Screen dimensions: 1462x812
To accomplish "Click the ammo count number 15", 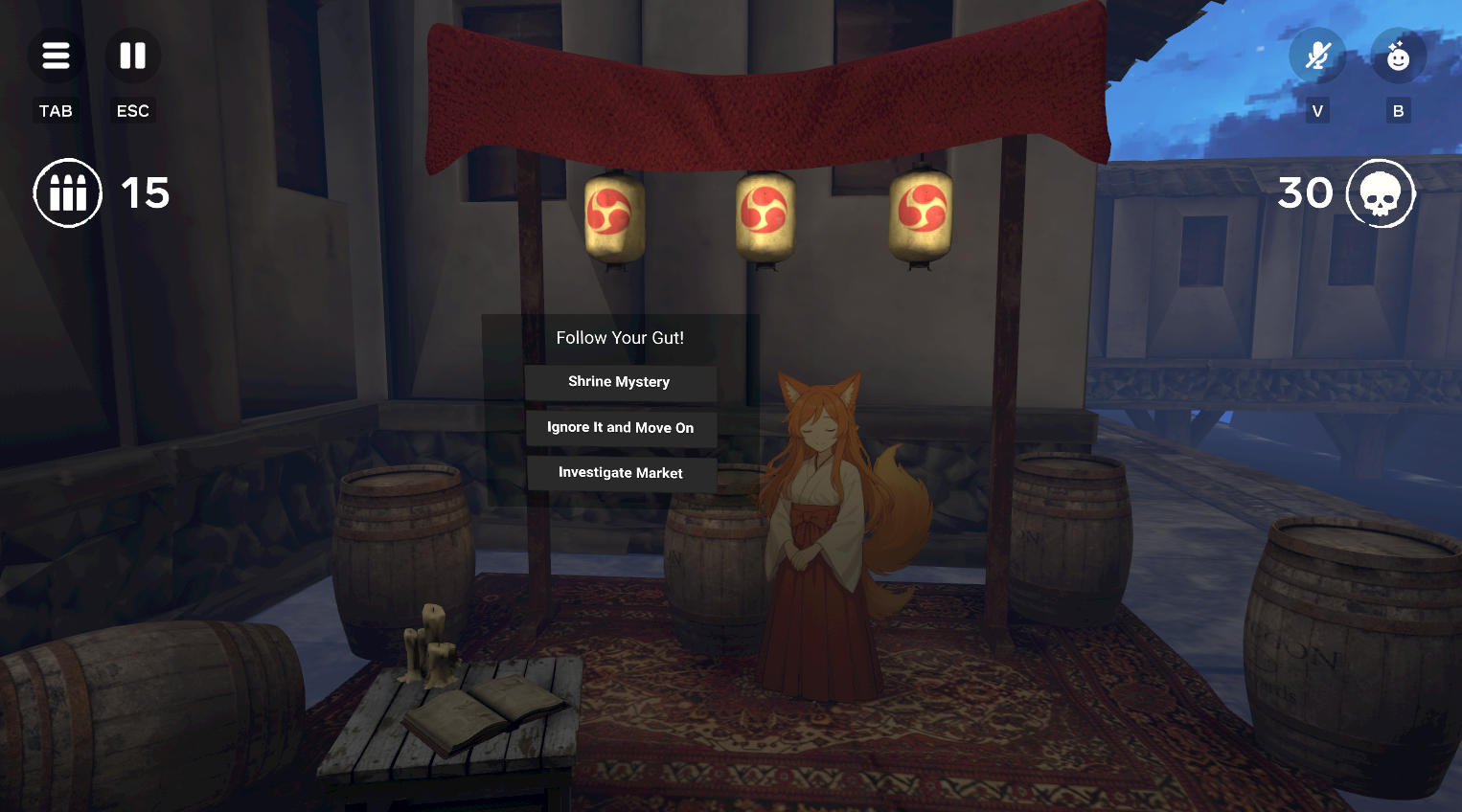I will point(146,192).
